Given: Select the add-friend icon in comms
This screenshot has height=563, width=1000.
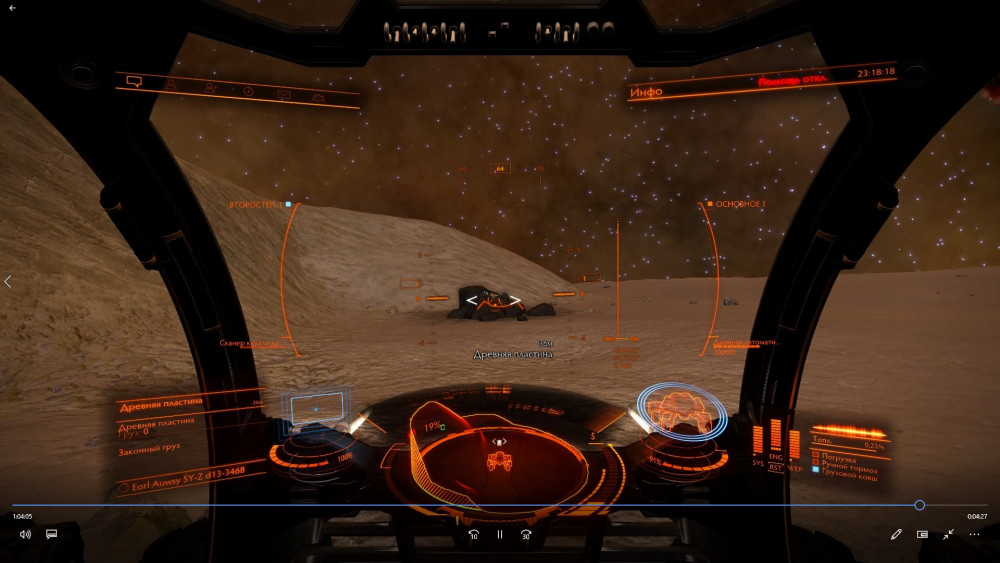Looking at the screenshot, I should pyautogui.click(x=211, y=88).
